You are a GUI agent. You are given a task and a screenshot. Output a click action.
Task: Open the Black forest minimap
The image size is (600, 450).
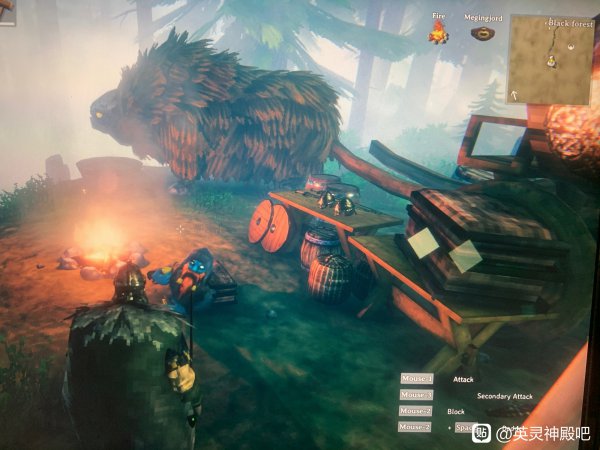(x=550, y=58)
